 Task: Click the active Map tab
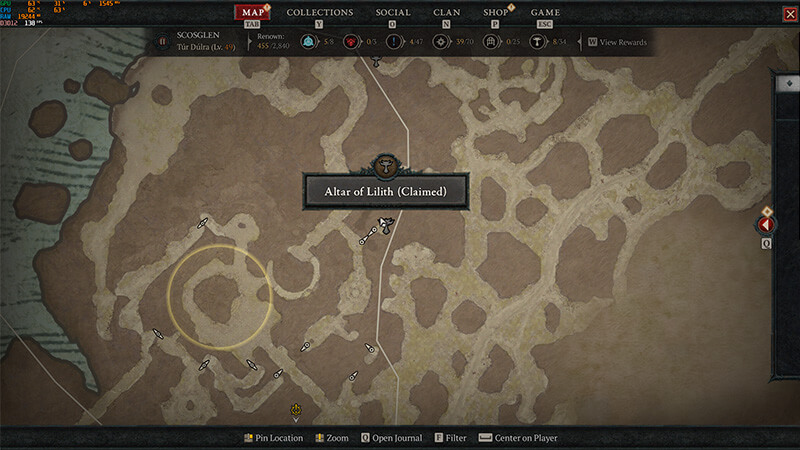click(254, 13)
